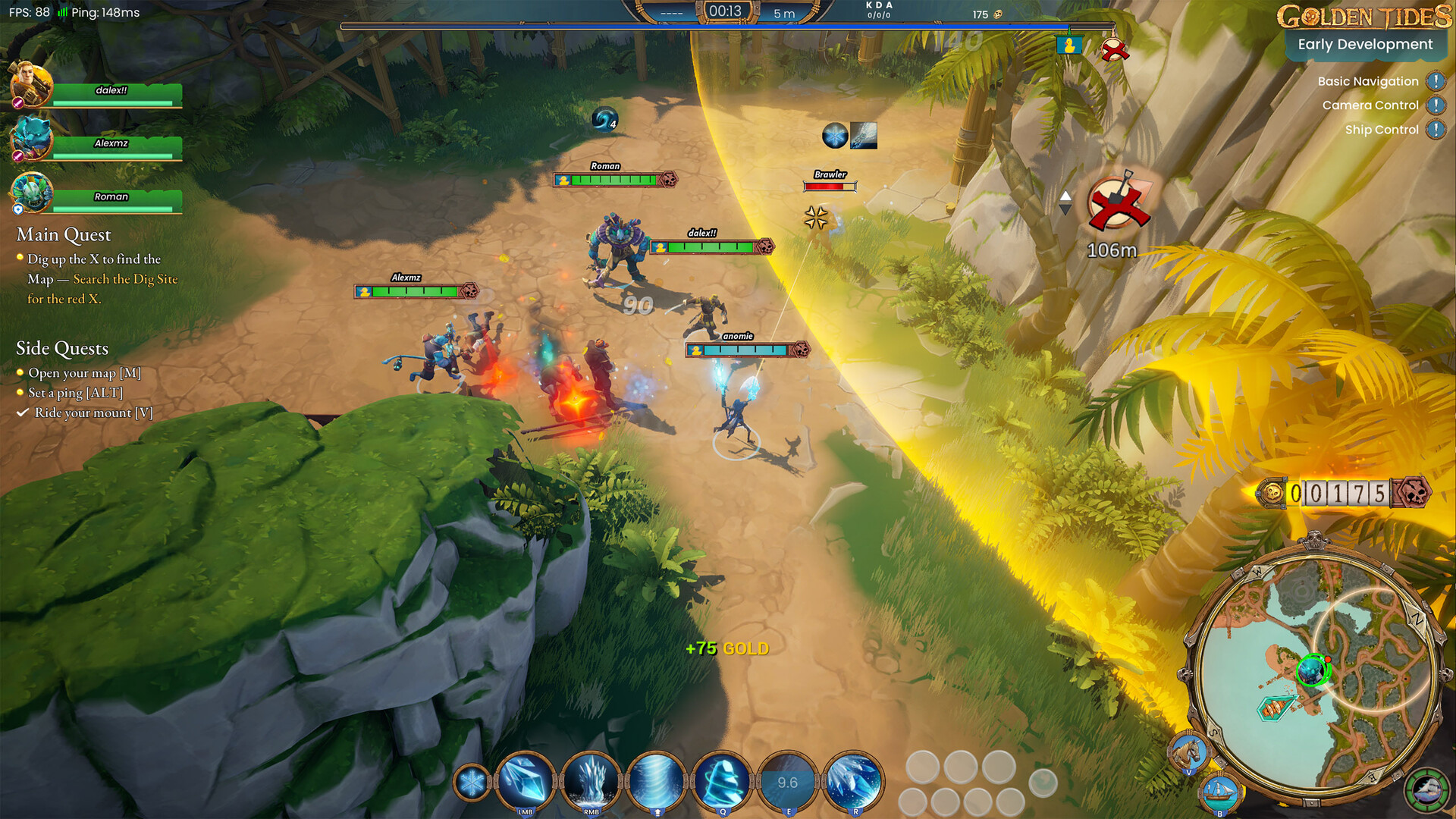Open the Side Quests panel header
Viewport: 1456px width, 819px height.
pos(62,347)
